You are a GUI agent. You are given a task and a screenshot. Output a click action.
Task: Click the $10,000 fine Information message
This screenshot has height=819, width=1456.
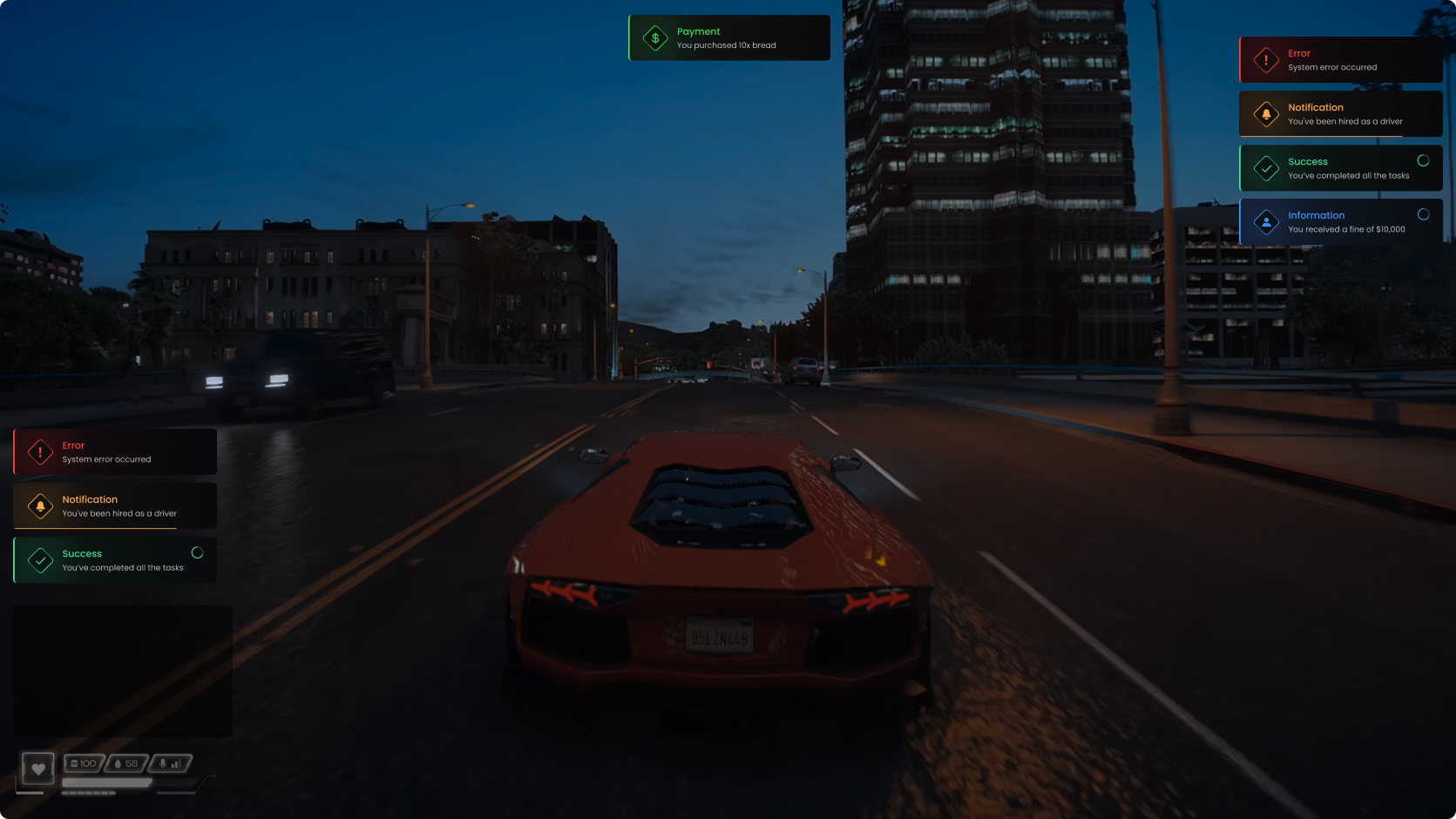pos(1340,221)
